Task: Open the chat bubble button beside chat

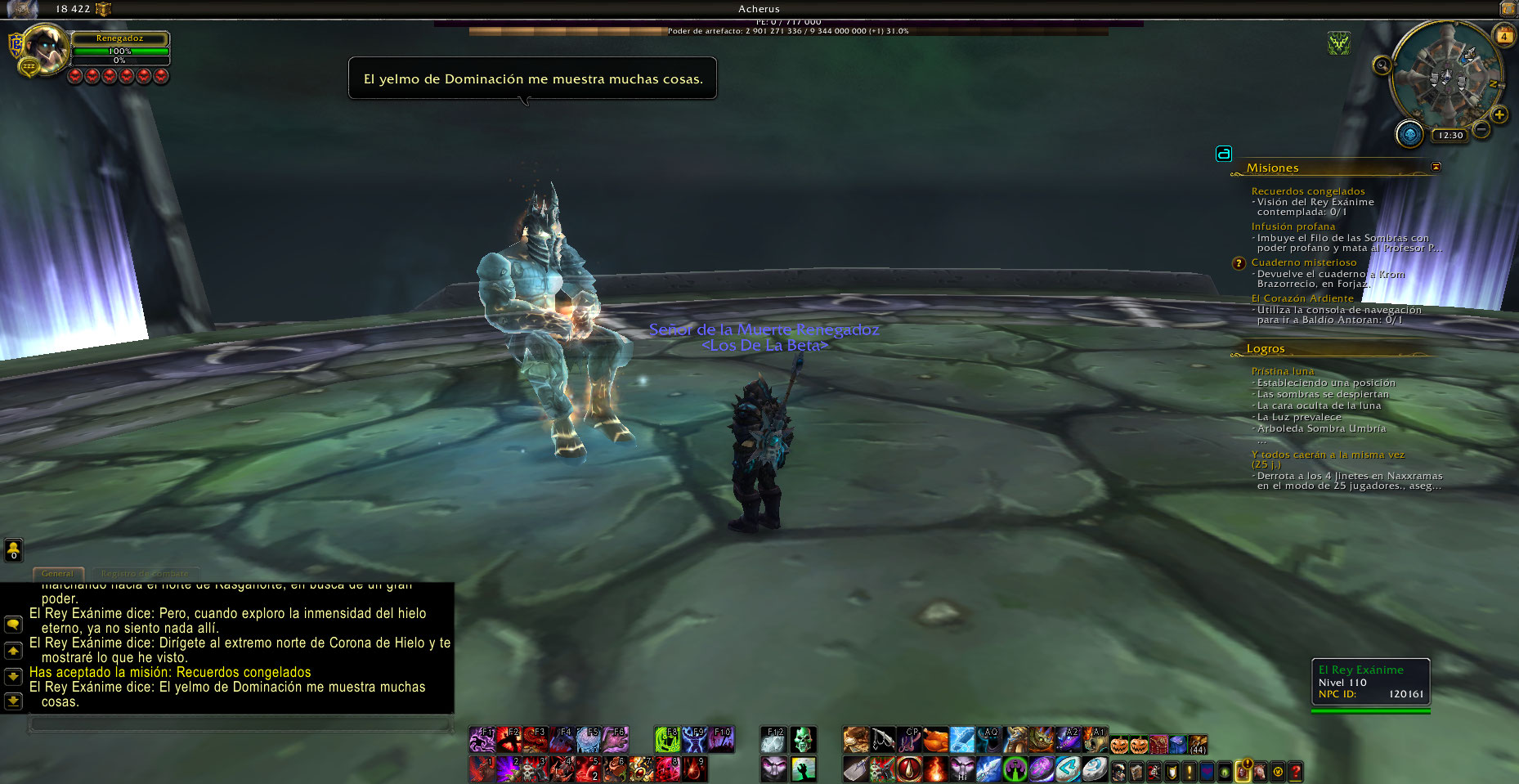Action: (13, 625)
